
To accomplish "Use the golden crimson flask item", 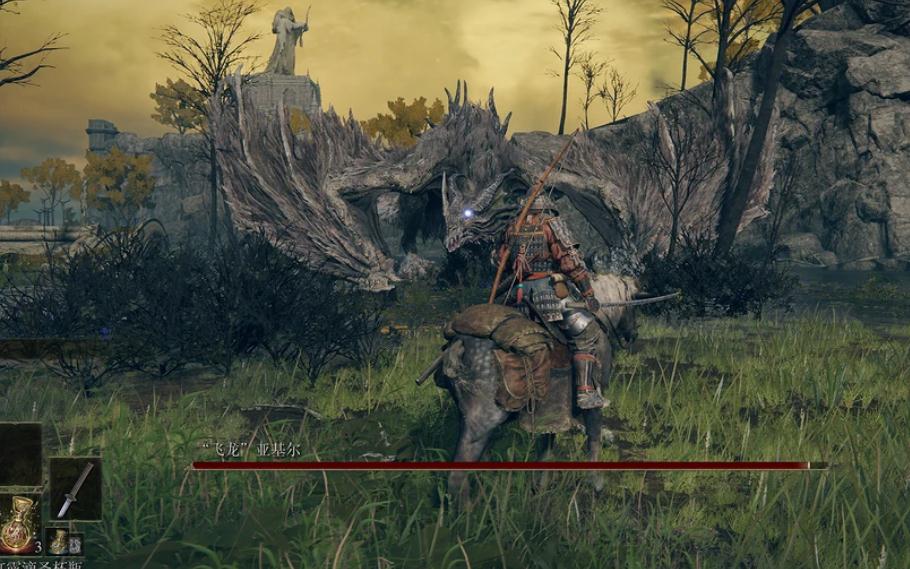I will 20,522.
